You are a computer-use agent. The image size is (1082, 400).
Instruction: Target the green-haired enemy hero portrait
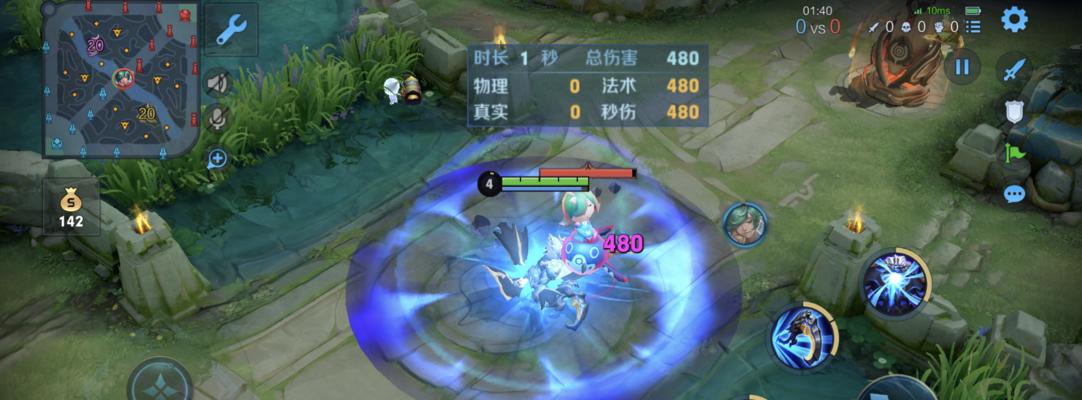pos(744,222)
